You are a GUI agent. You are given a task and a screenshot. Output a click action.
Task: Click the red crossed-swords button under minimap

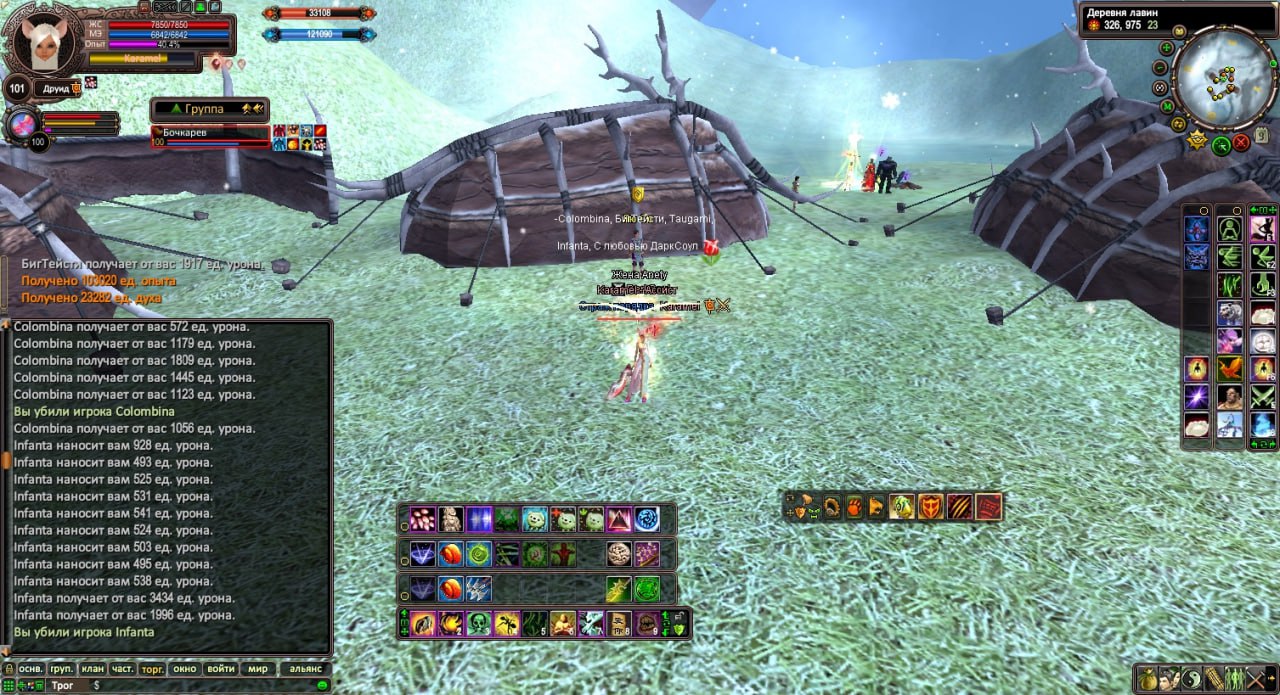1241,142
